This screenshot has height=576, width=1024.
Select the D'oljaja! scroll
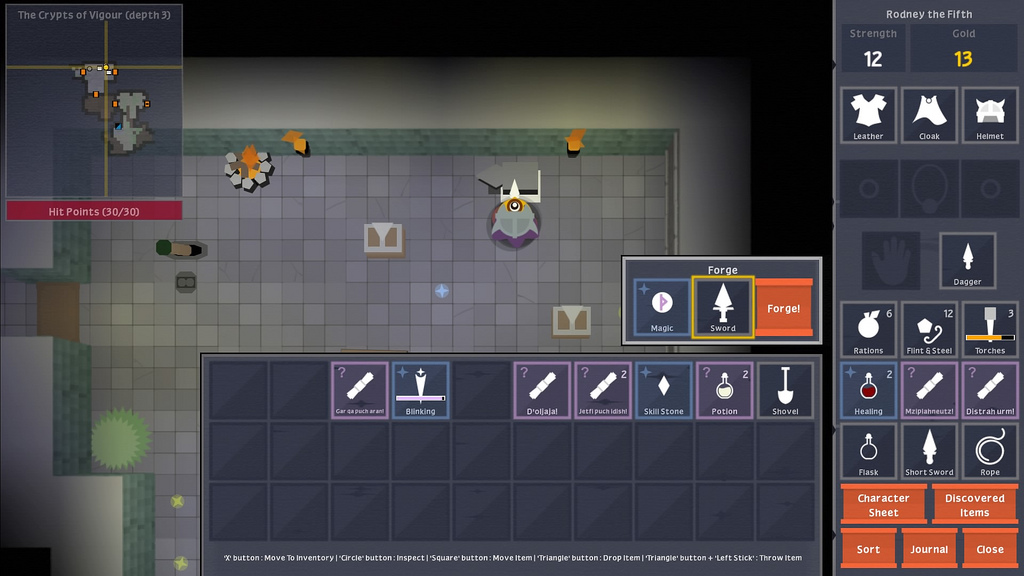point(543,390)
